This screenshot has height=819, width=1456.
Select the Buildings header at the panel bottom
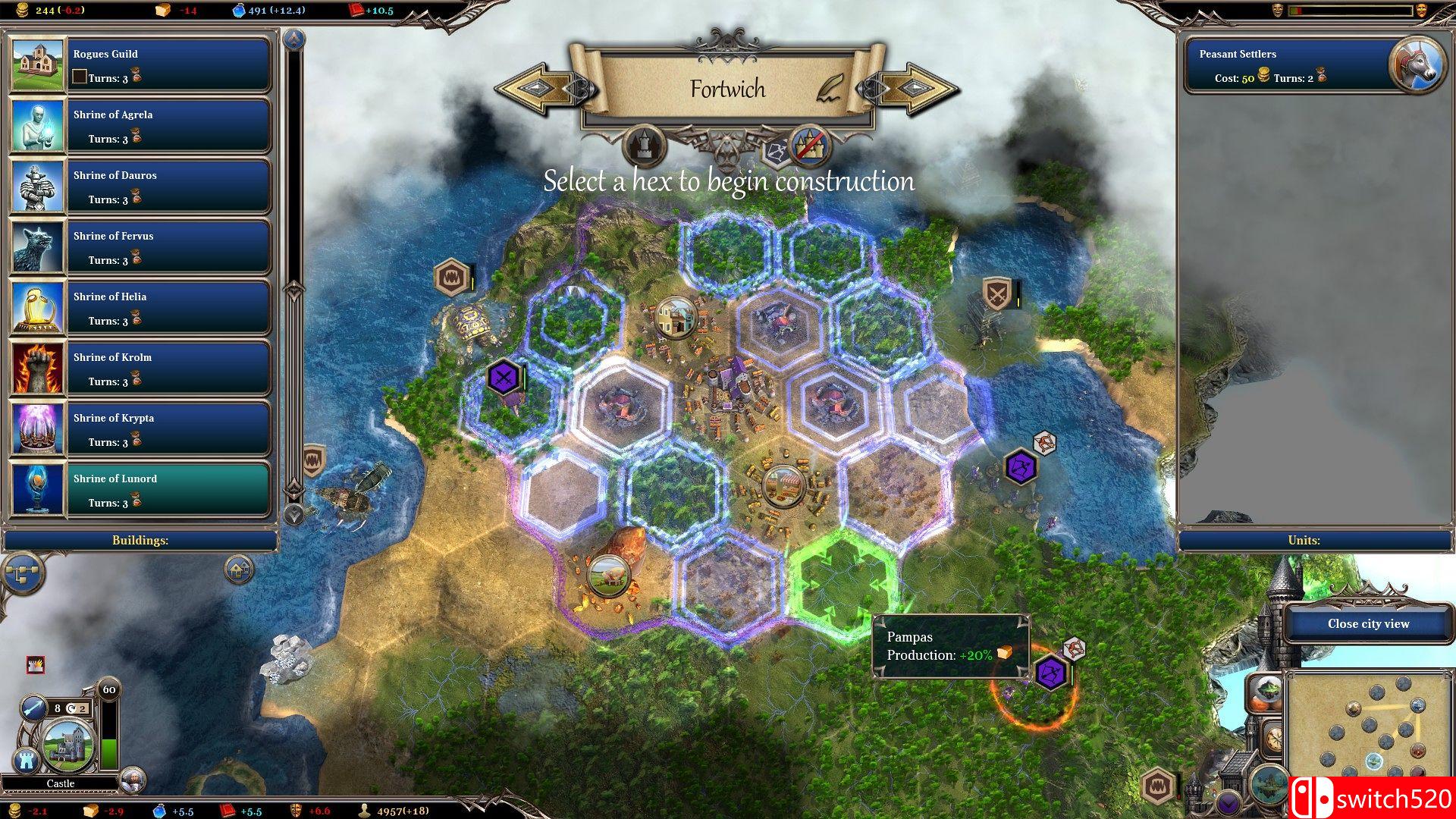point(140,540)
